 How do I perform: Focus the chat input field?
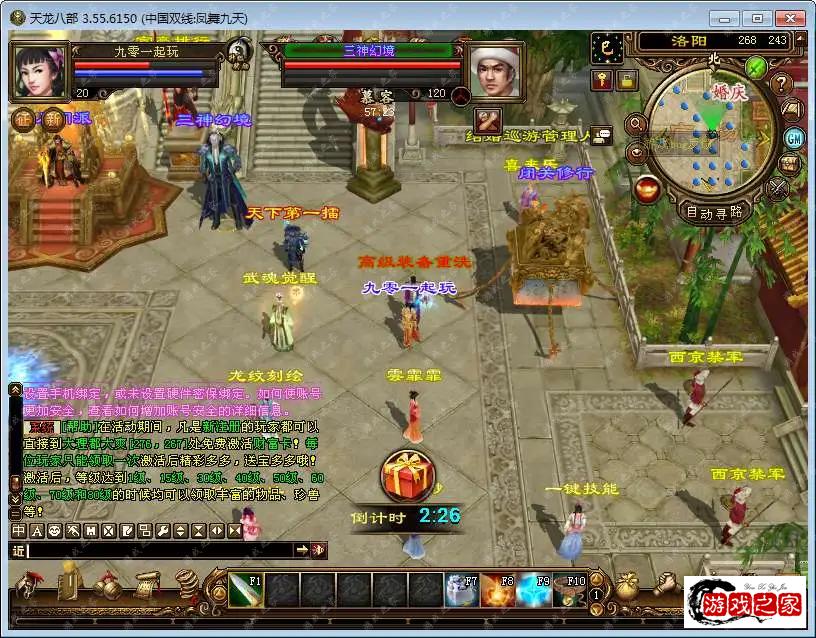(160, 550)
